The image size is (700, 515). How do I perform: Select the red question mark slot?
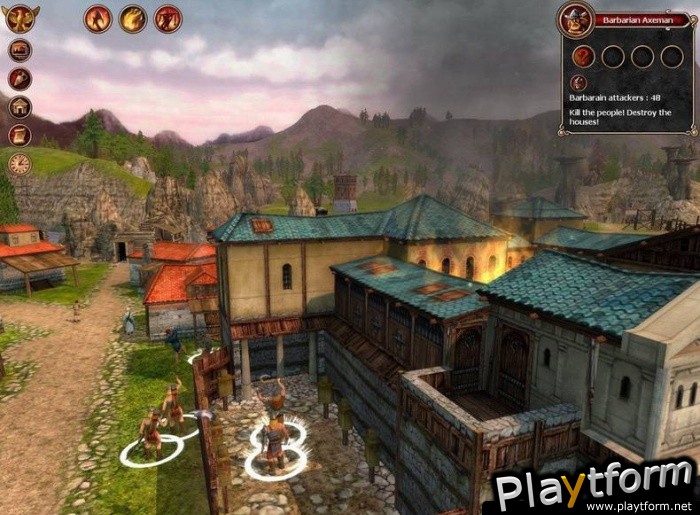(x=583, y=56)
